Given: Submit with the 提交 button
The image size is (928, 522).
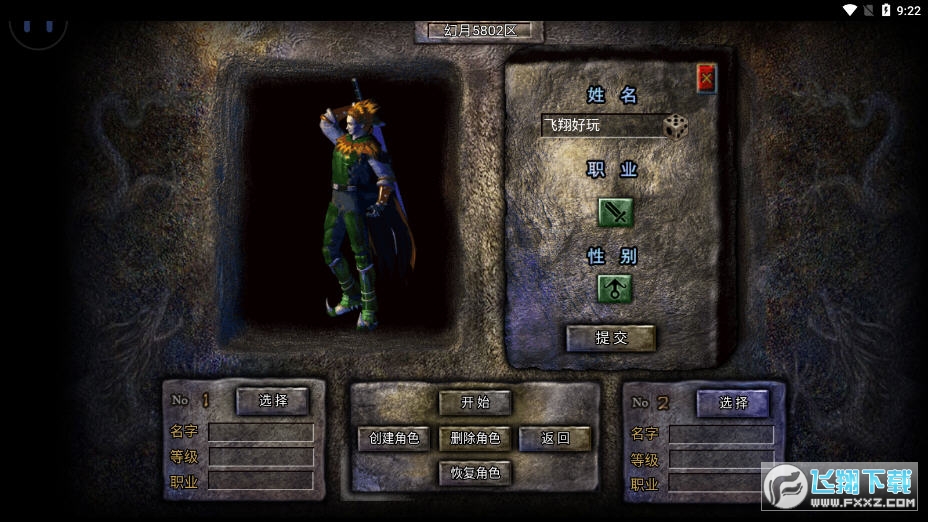Looking at the screenshot, I should coord(611,338).
